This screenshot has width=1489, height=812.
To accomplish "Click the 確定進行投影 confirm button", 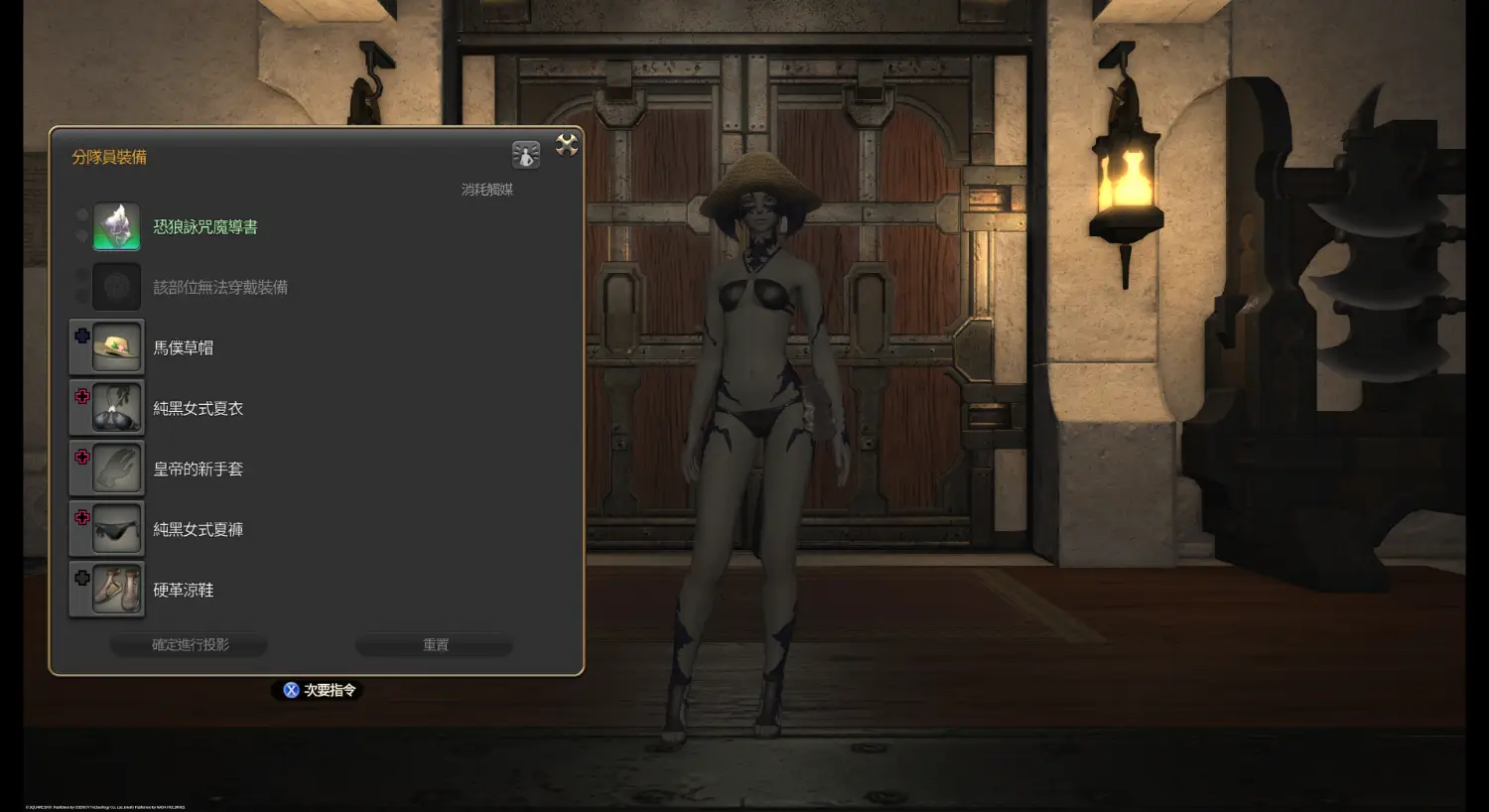I will pos(190,645).
